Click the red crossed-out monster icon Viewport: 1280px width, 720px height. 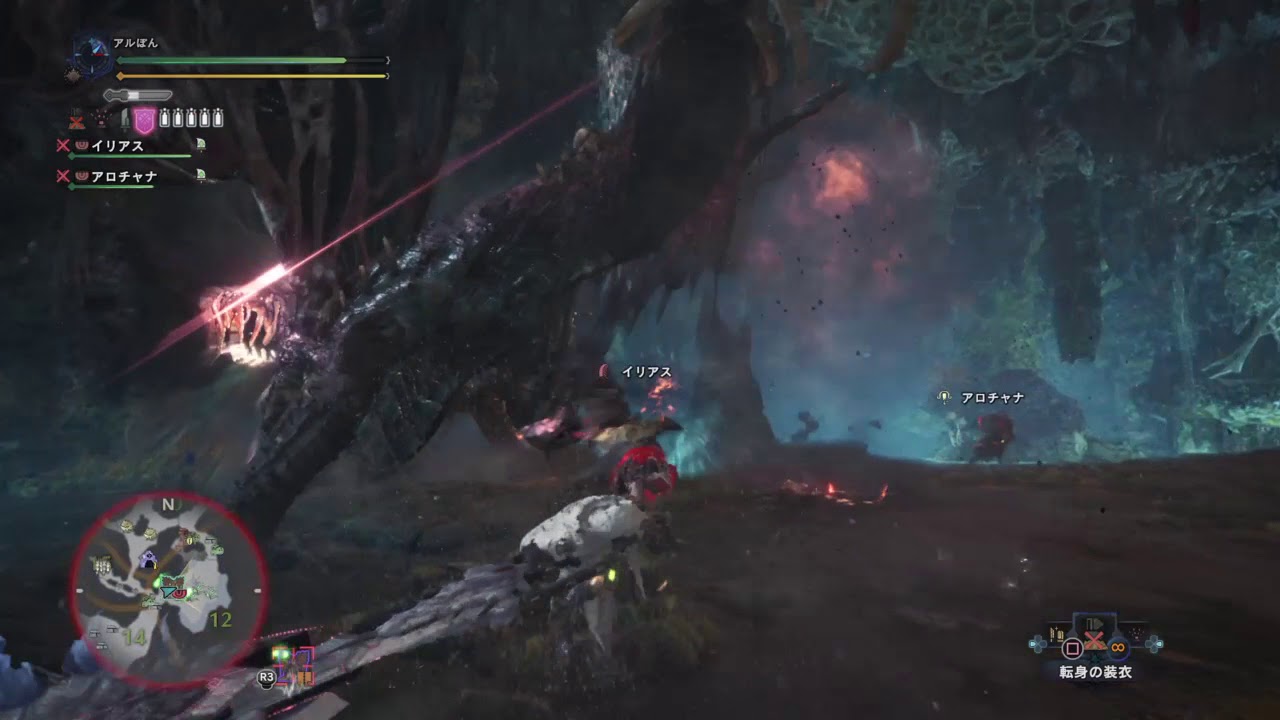point(77,122)
